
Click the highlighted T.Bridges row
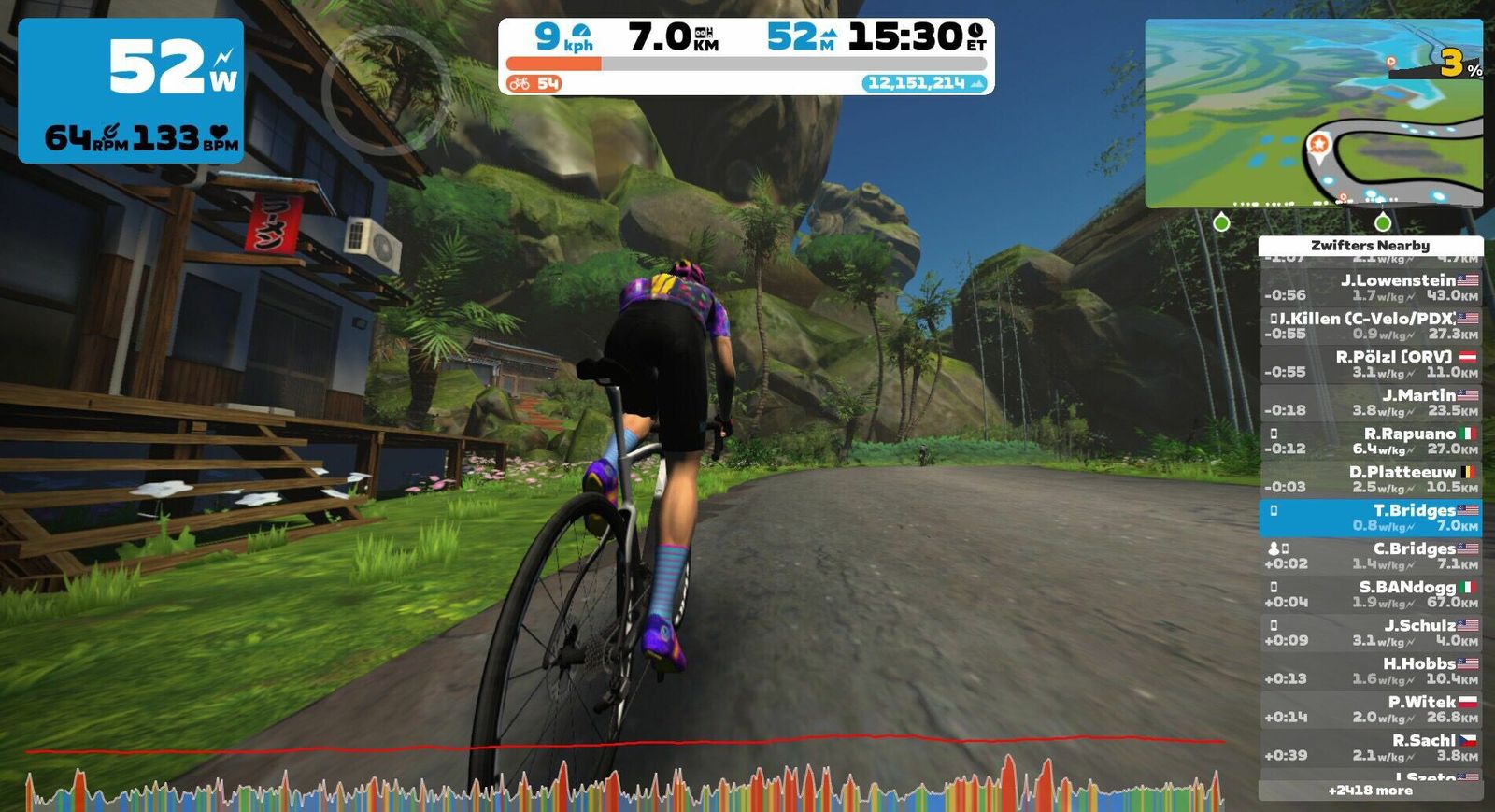(1371, 518)
